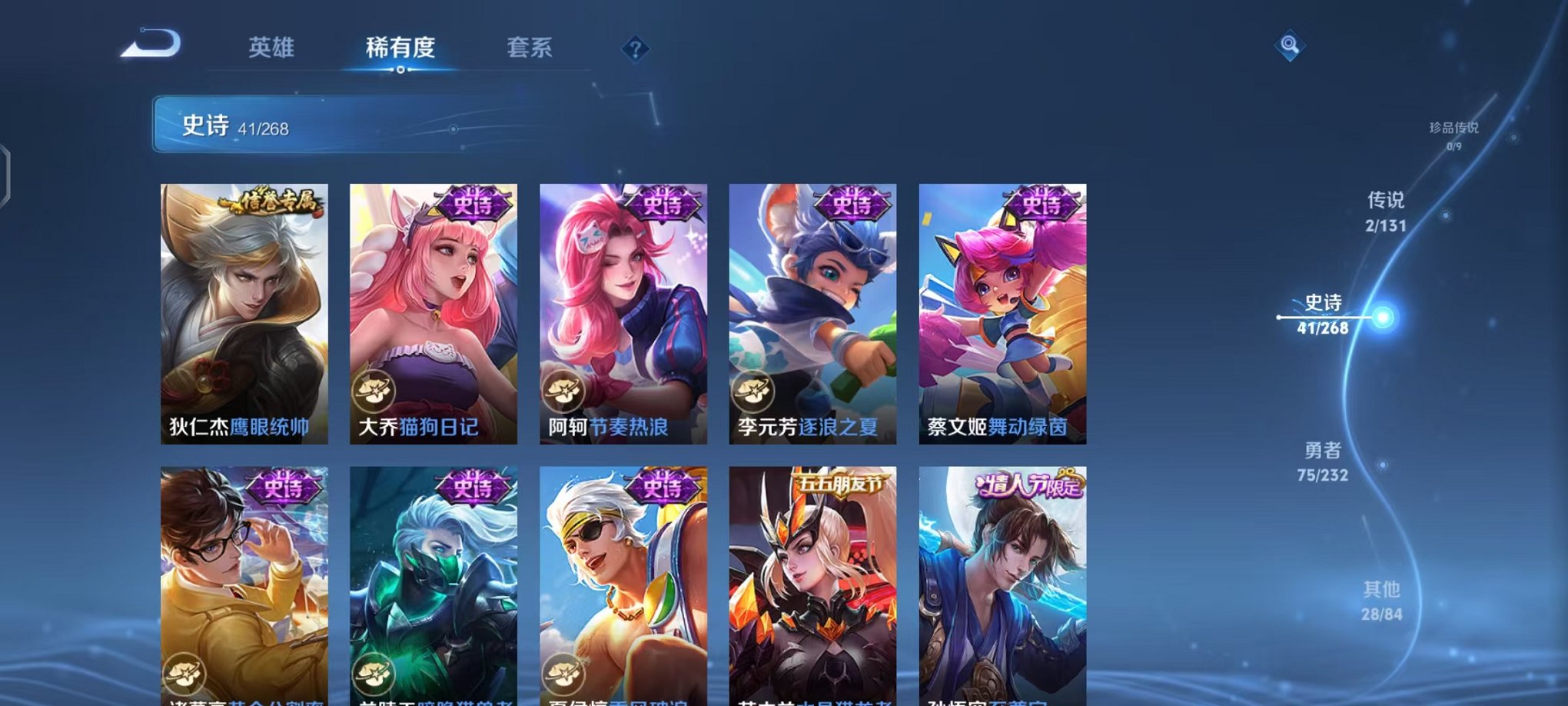This screenshot has width=1568, height=706.
Task: Open the help question mark icon
Action: pos(635,49)
